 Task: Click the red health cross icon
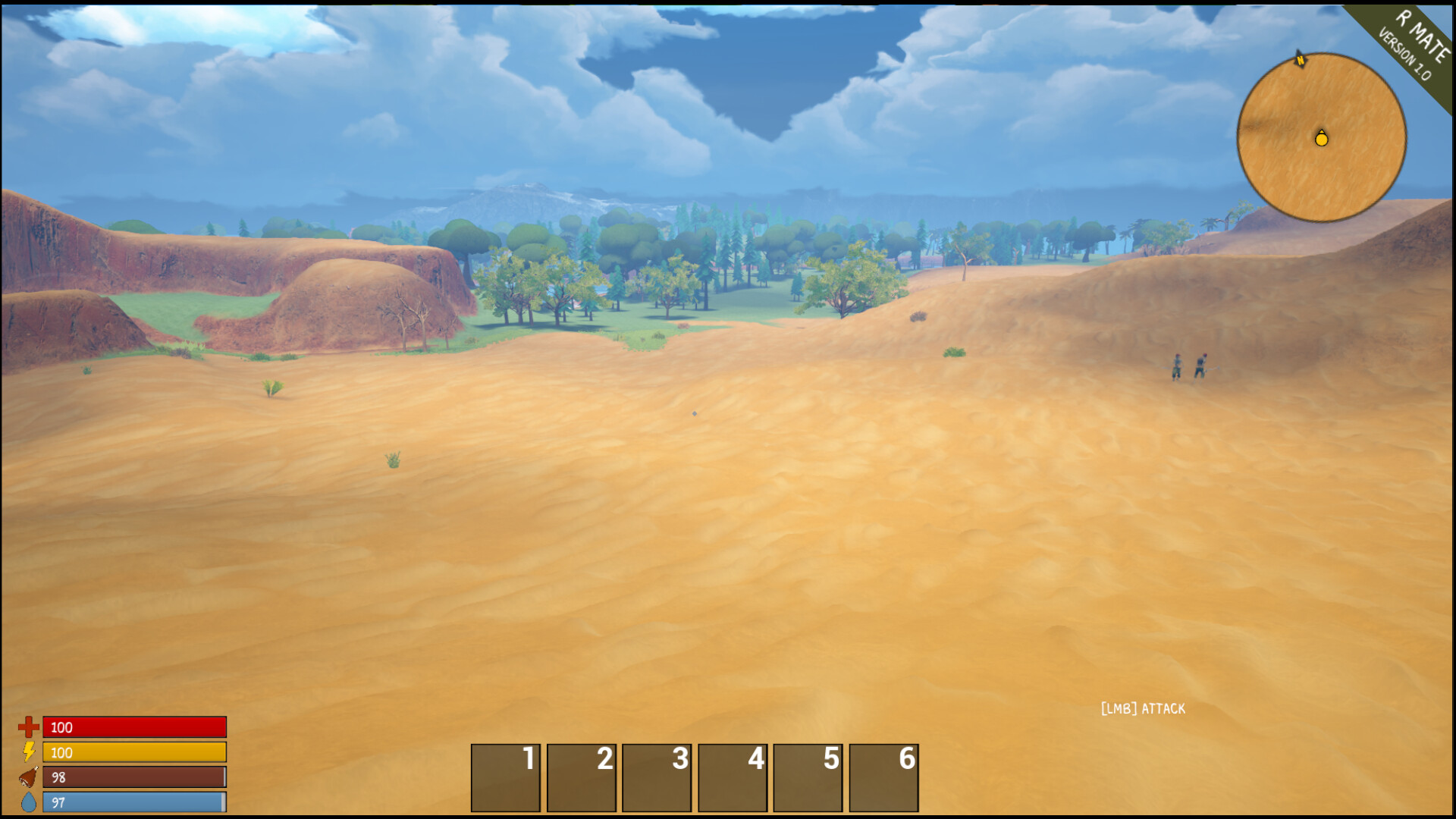coord(27,727)
